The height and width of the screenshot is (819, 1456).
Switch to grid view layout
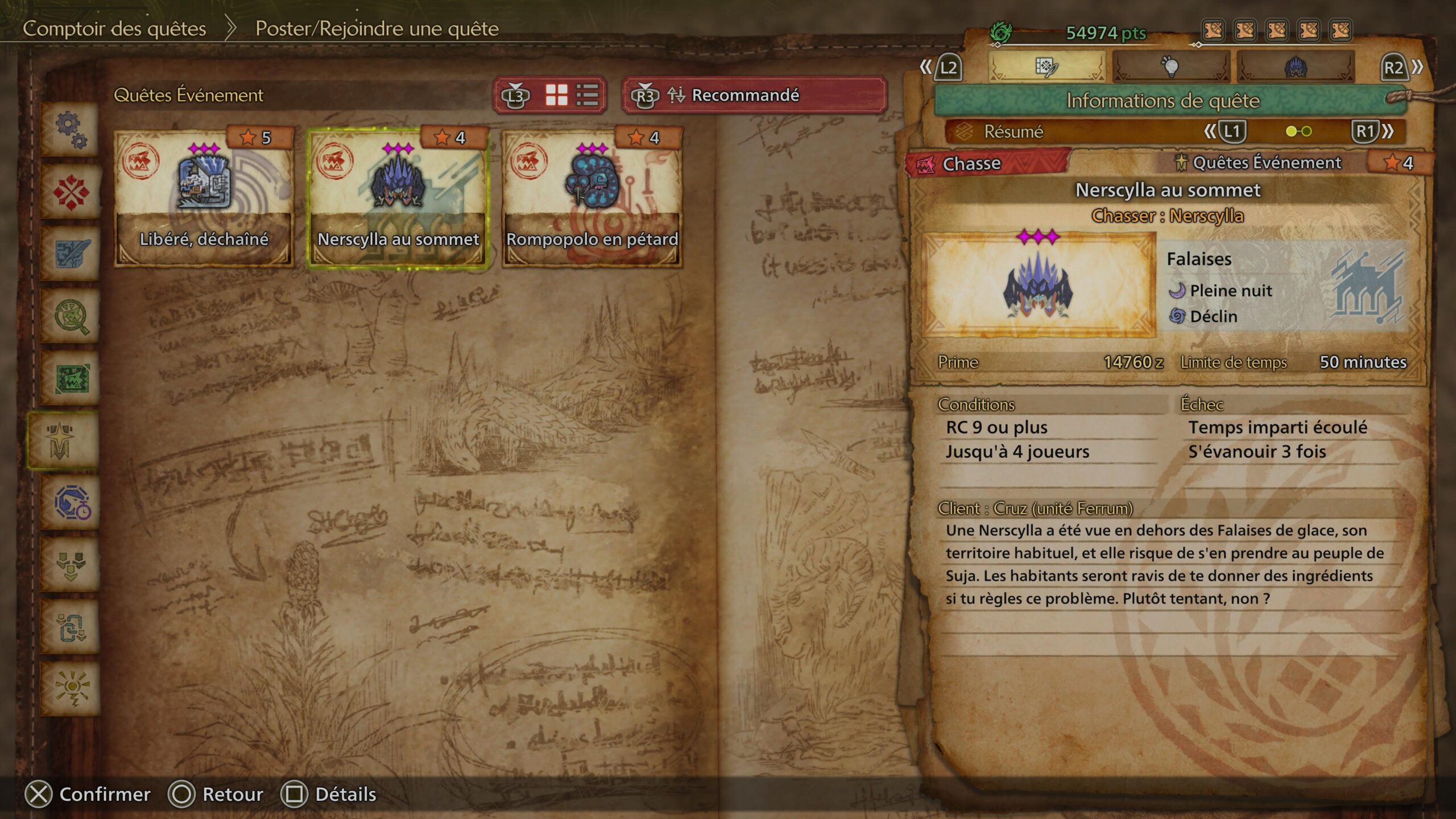[x=556, y=95]
